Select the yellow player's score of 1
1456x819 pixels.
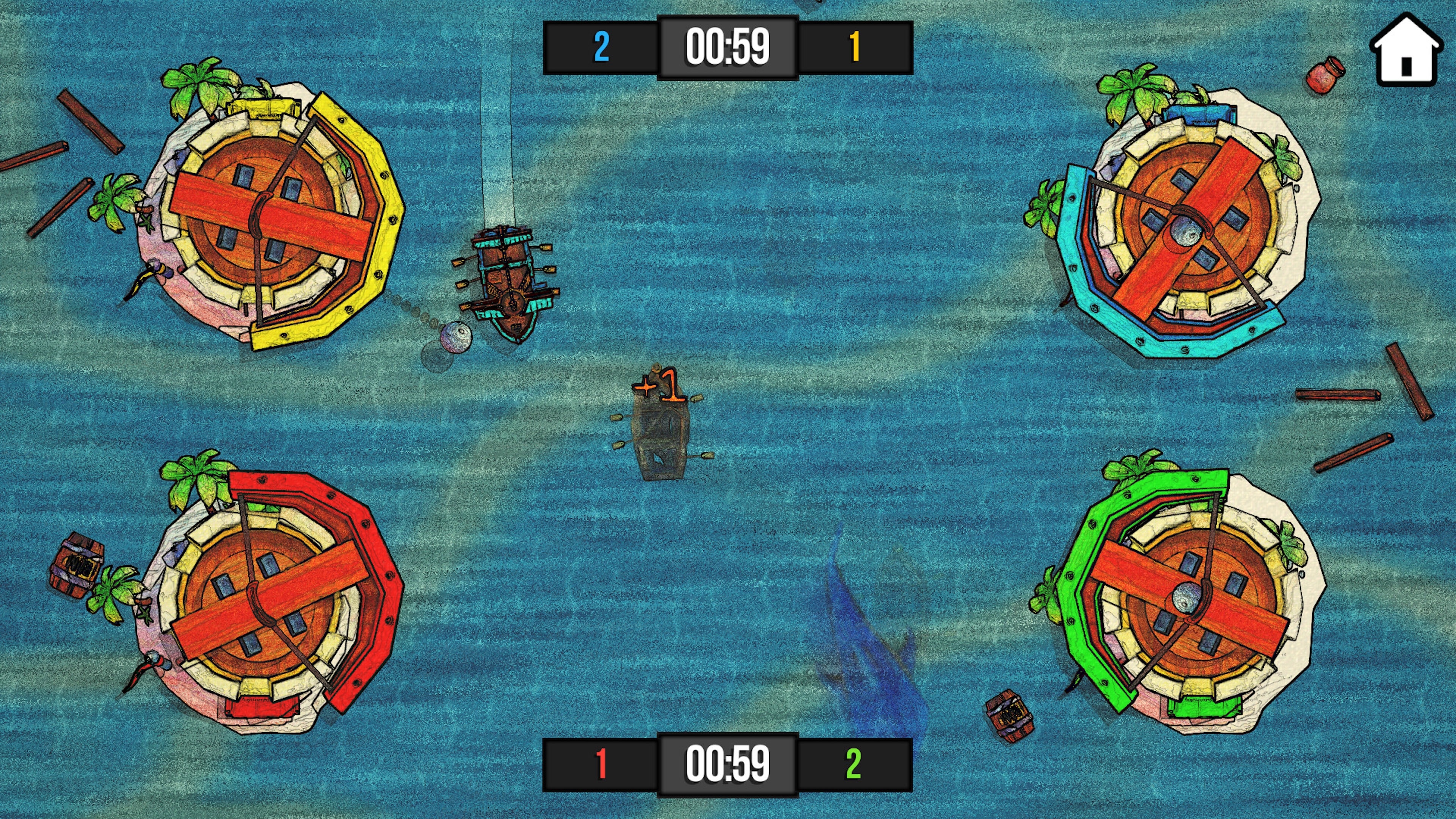pyautogui.click(x=855, y=47)
